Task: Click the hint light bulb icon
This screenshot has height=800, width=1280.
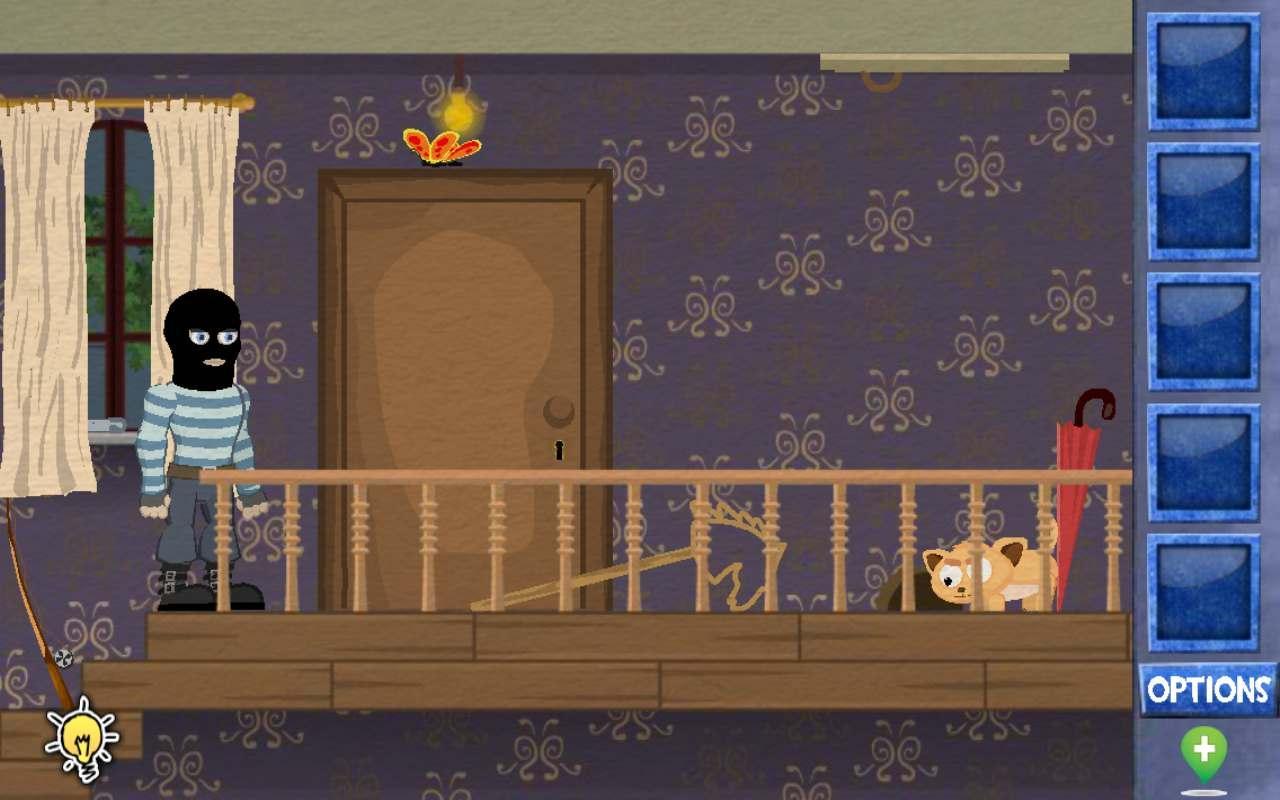Action: point(82,740)
